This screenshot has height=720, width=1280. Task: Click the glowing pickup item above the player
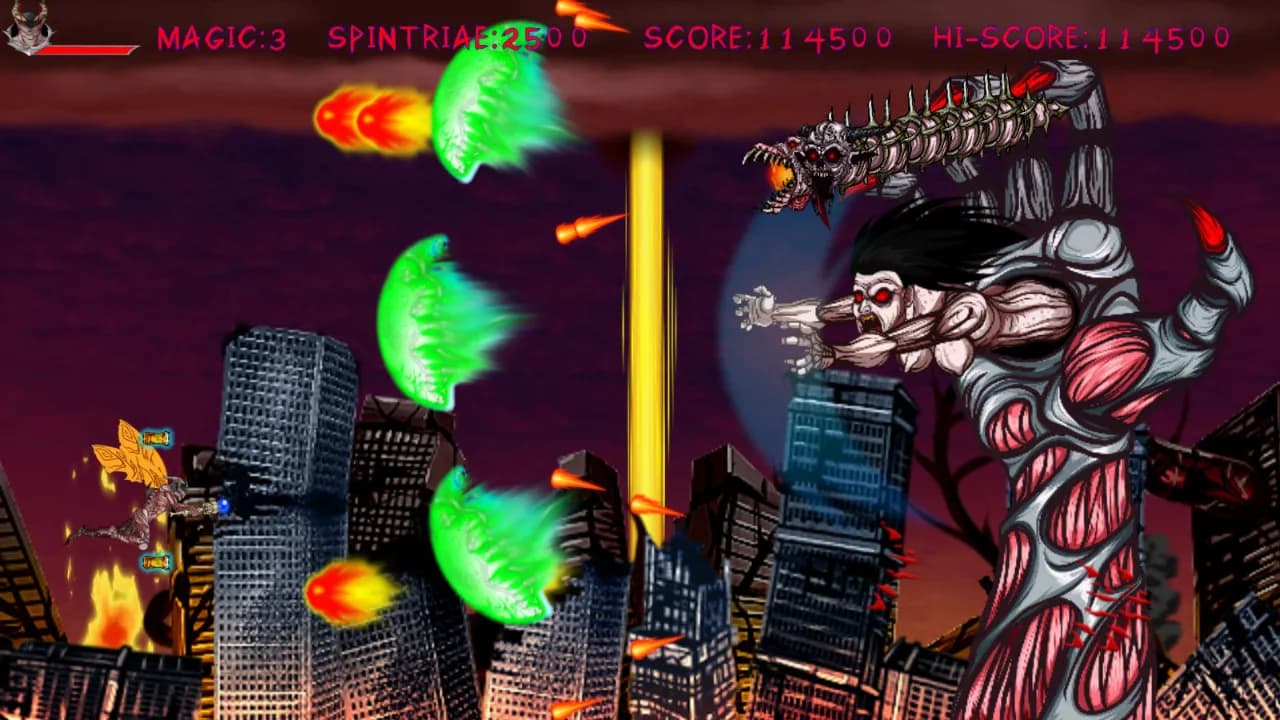(155, 437)
